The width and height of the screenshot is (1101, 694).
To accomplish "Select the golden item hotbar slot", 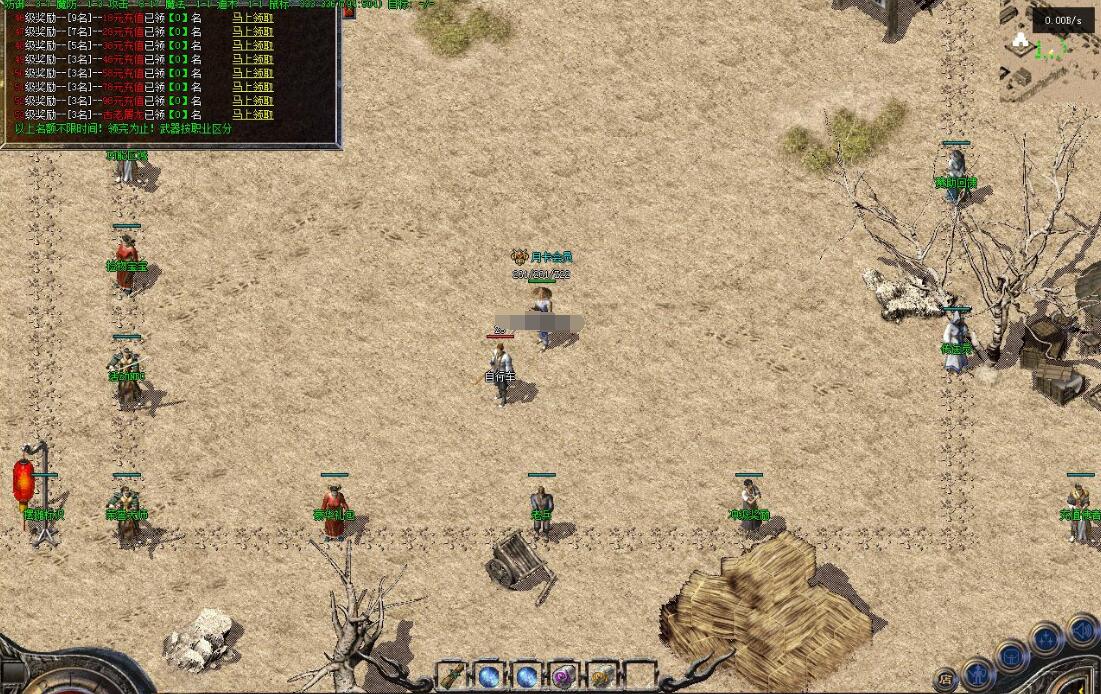I will pyautogui.click(x=602, y=676).
